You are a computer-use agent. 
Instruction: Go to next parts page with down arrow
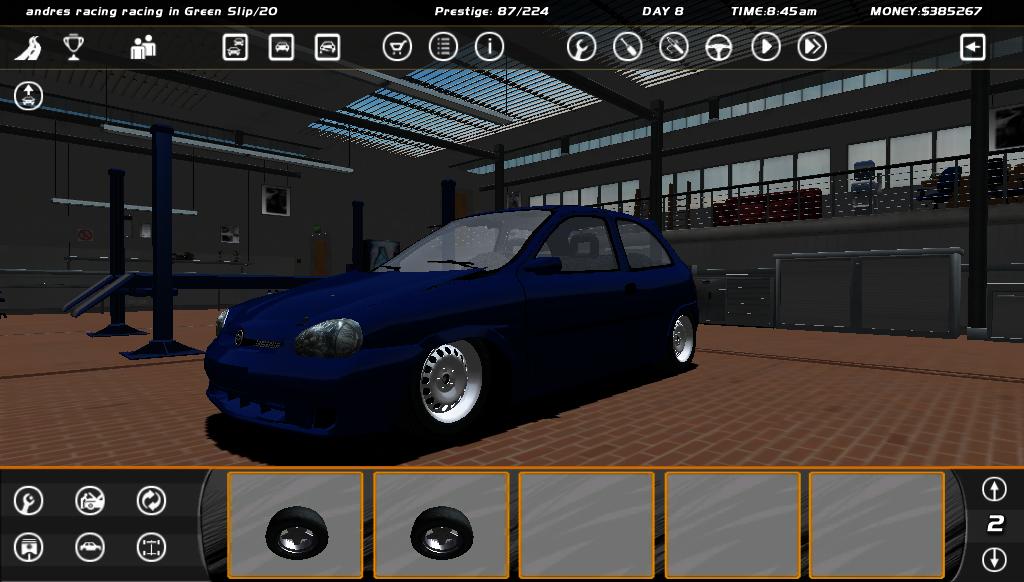coord(994,558)
